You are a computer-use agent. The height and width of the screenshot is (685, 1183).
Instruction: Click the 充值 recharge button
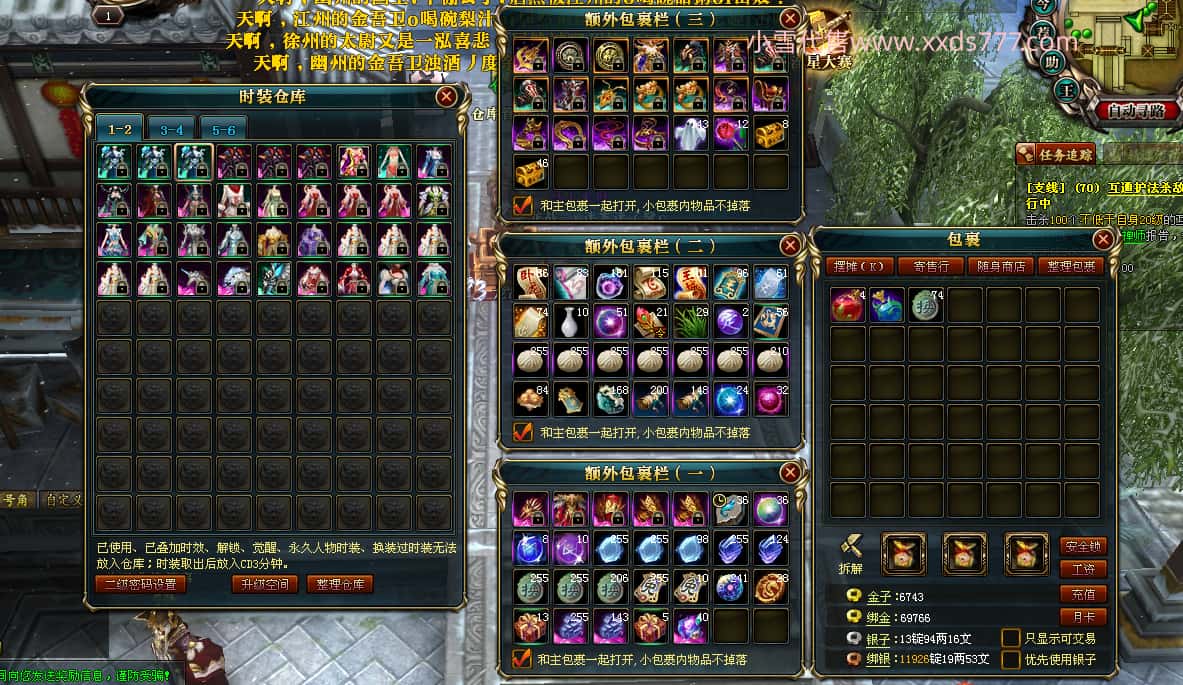1083,594
